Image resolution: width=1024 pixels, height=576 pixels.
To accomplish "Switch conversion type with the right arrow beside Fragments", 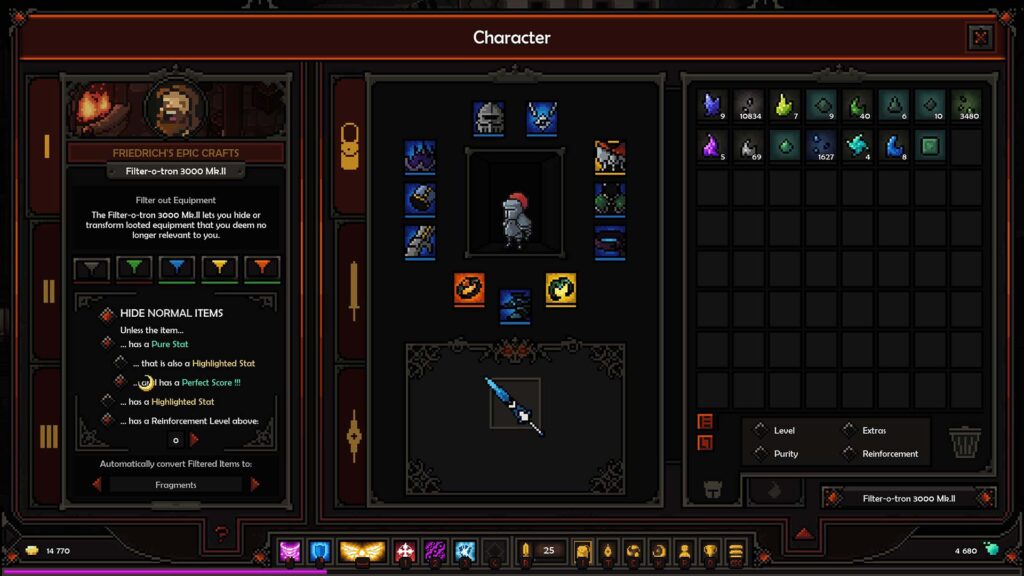I will [255, 484].
